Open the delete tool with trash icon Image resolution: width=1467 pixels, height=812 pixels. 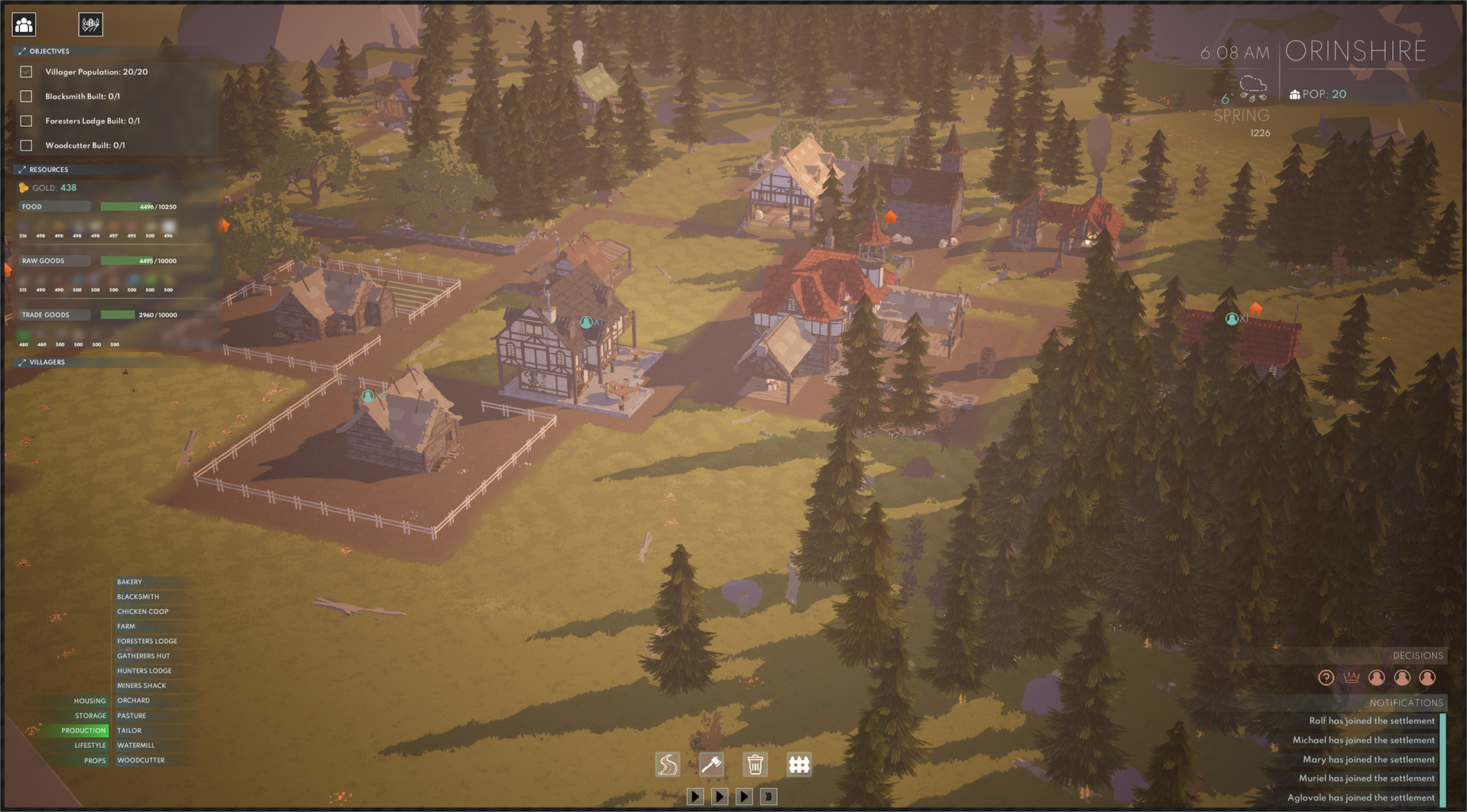point(756,764)
